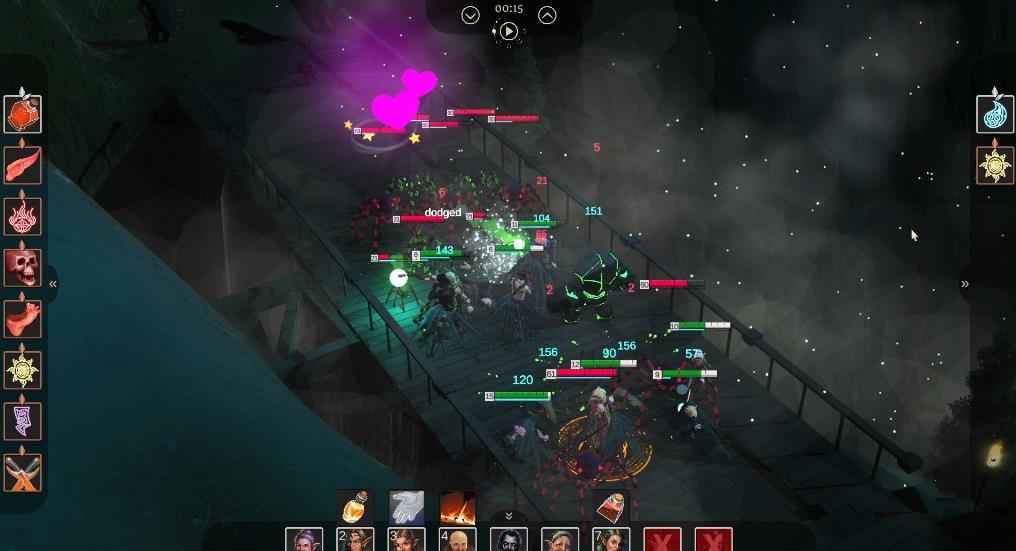Choose the red flame sigil icon
1016x551 pixels.
22,216
